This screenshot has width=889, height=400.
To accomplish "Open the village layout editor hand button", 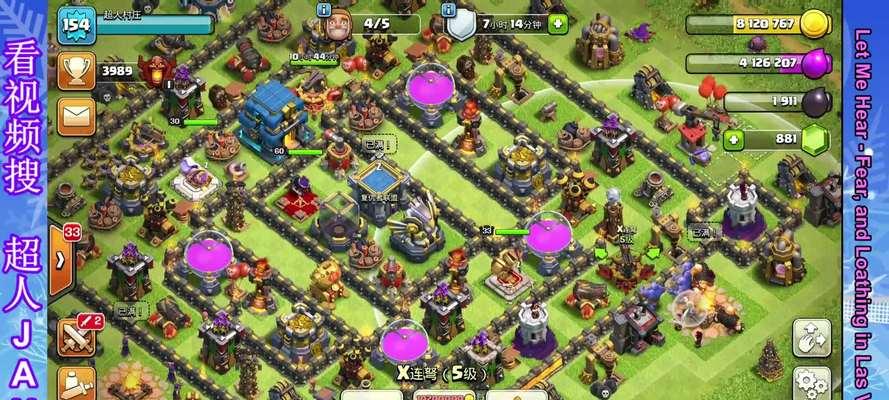I will pos(812,338).
